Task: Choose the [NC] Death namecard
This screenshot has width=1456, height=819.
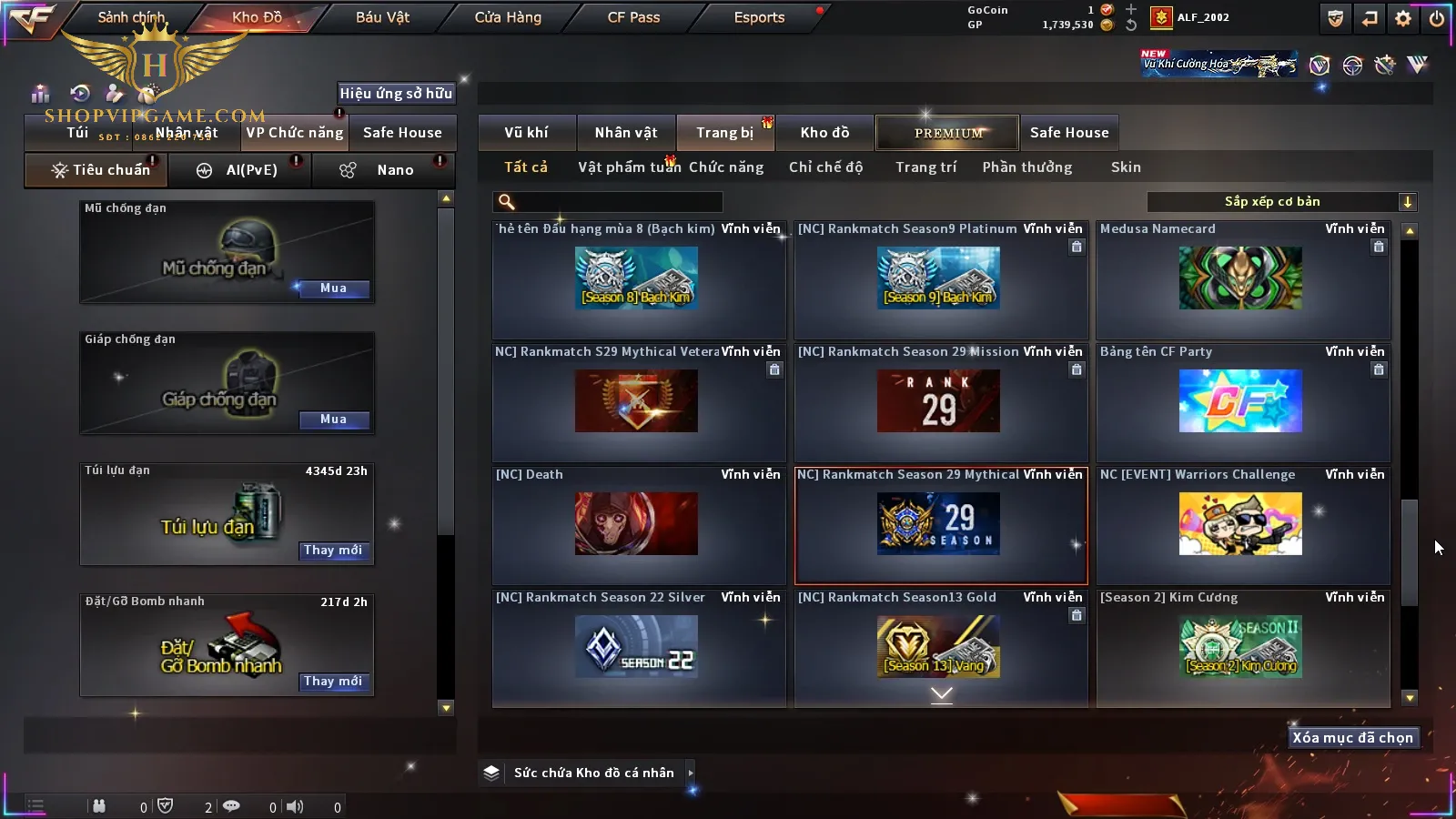Action: (636, 524)
